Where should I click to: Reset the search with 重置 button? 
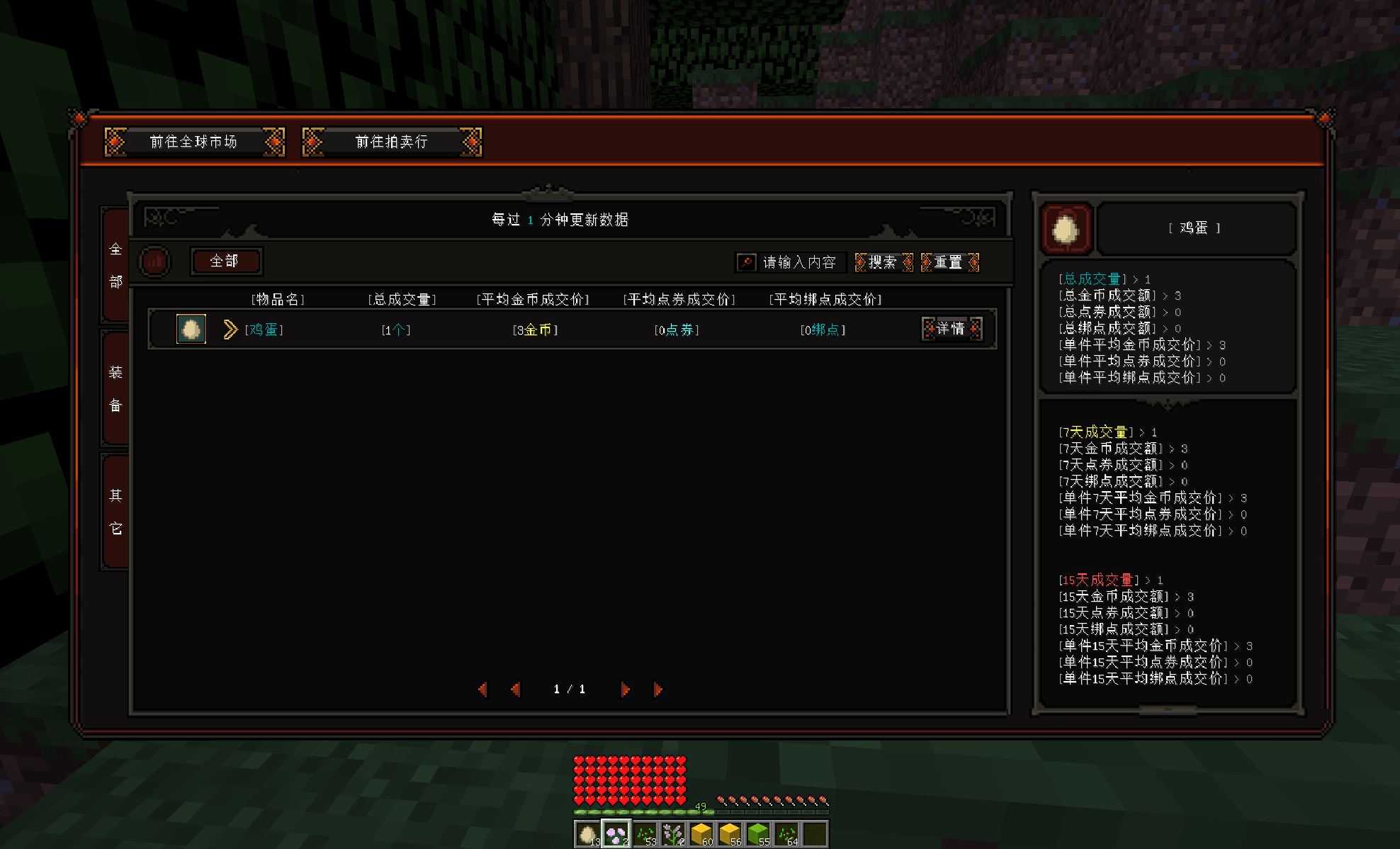click(949, 263)
